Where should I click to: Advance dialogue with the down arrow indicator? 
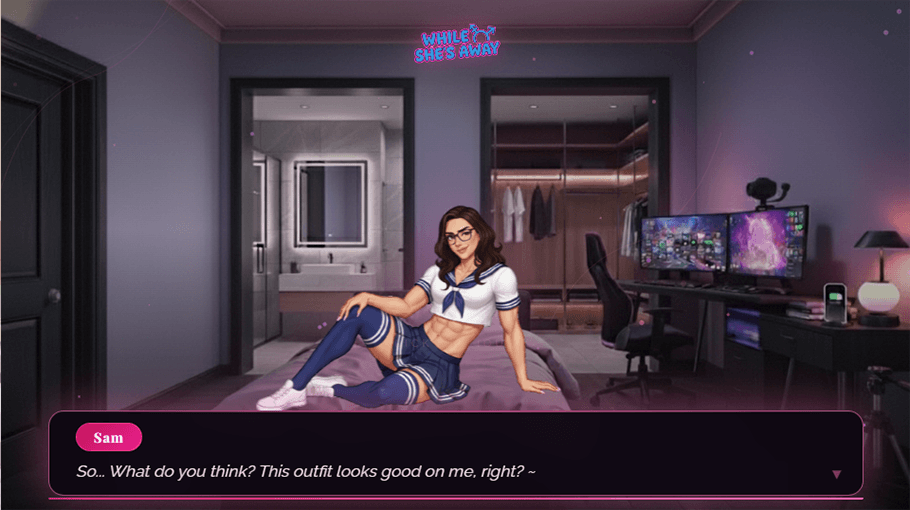(x=837, y=474)
